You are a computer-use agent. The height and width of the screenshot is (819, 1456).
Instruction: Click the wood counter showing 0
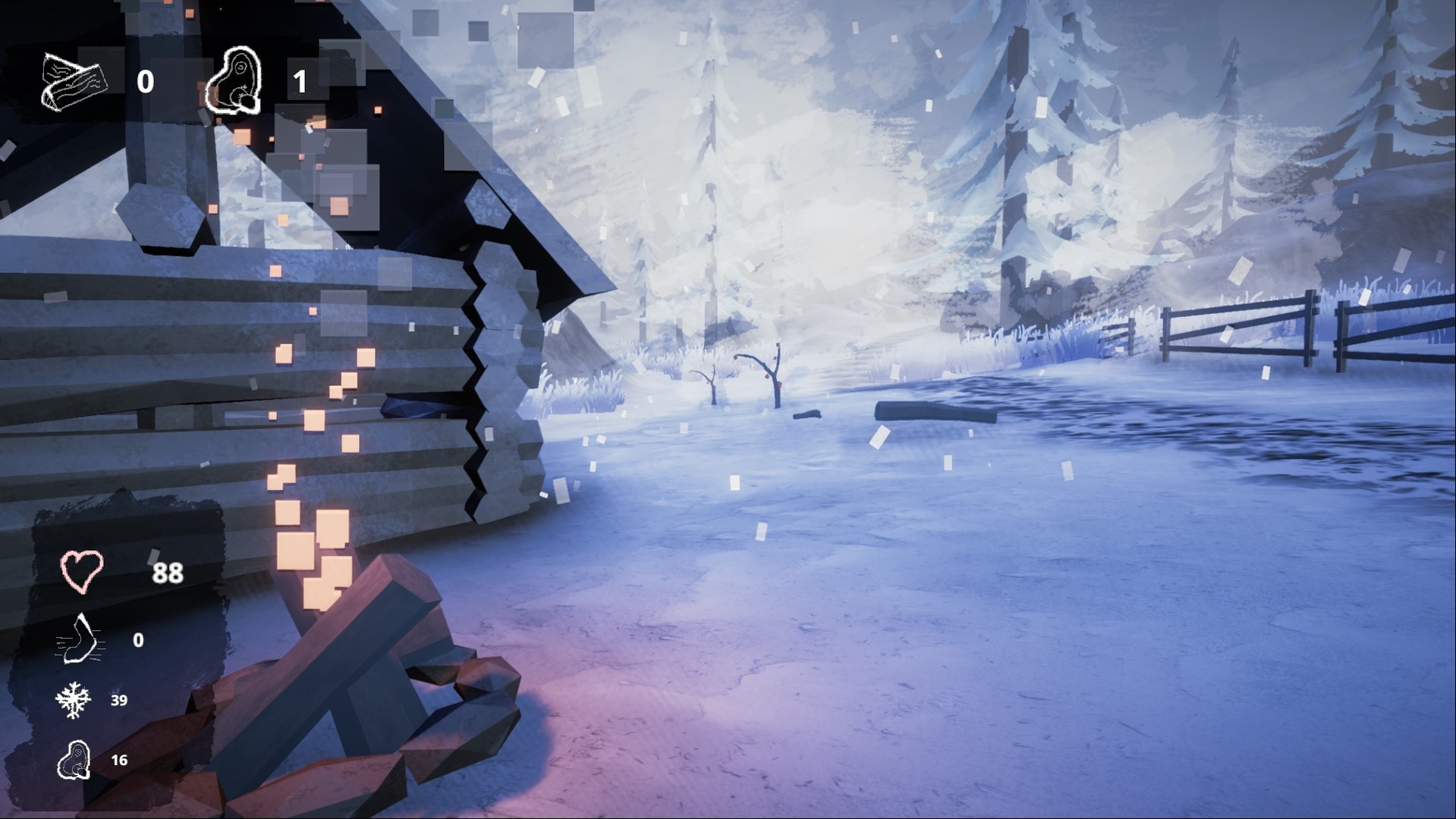(x=146, y=80)
